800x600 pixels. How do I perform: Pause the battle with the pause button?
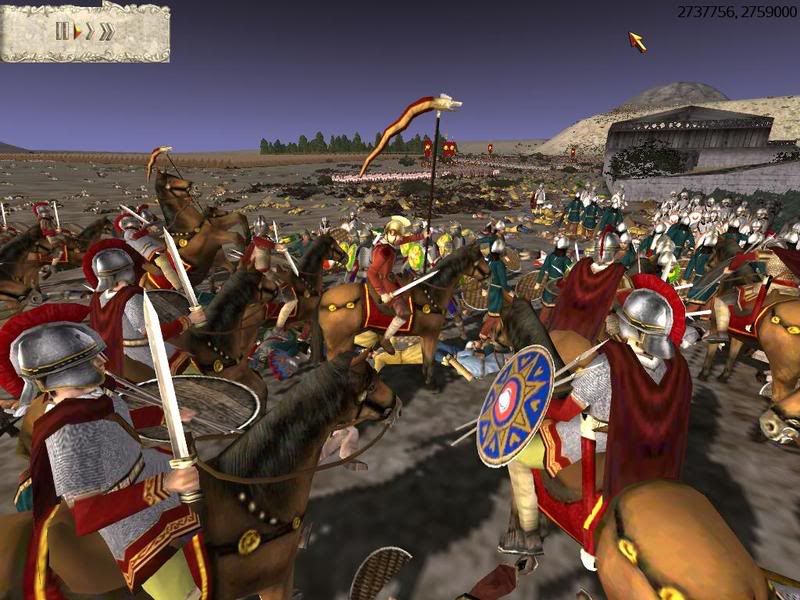62,31
